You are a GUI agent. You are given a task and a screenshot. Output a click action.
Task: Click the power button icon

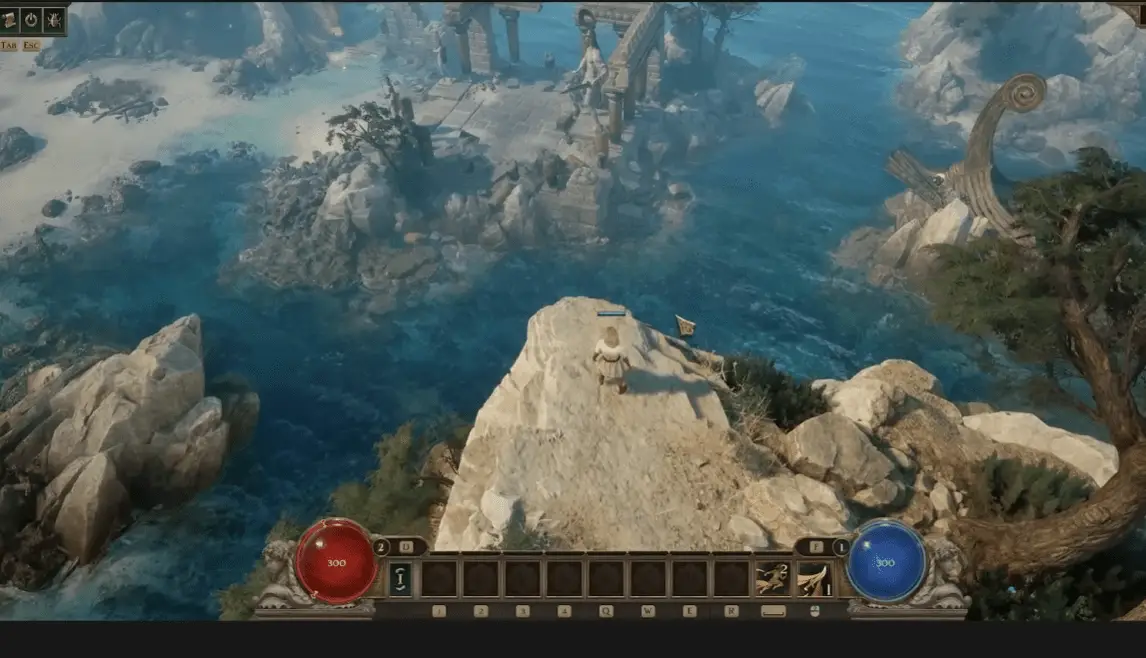click(x=31, y=18)
